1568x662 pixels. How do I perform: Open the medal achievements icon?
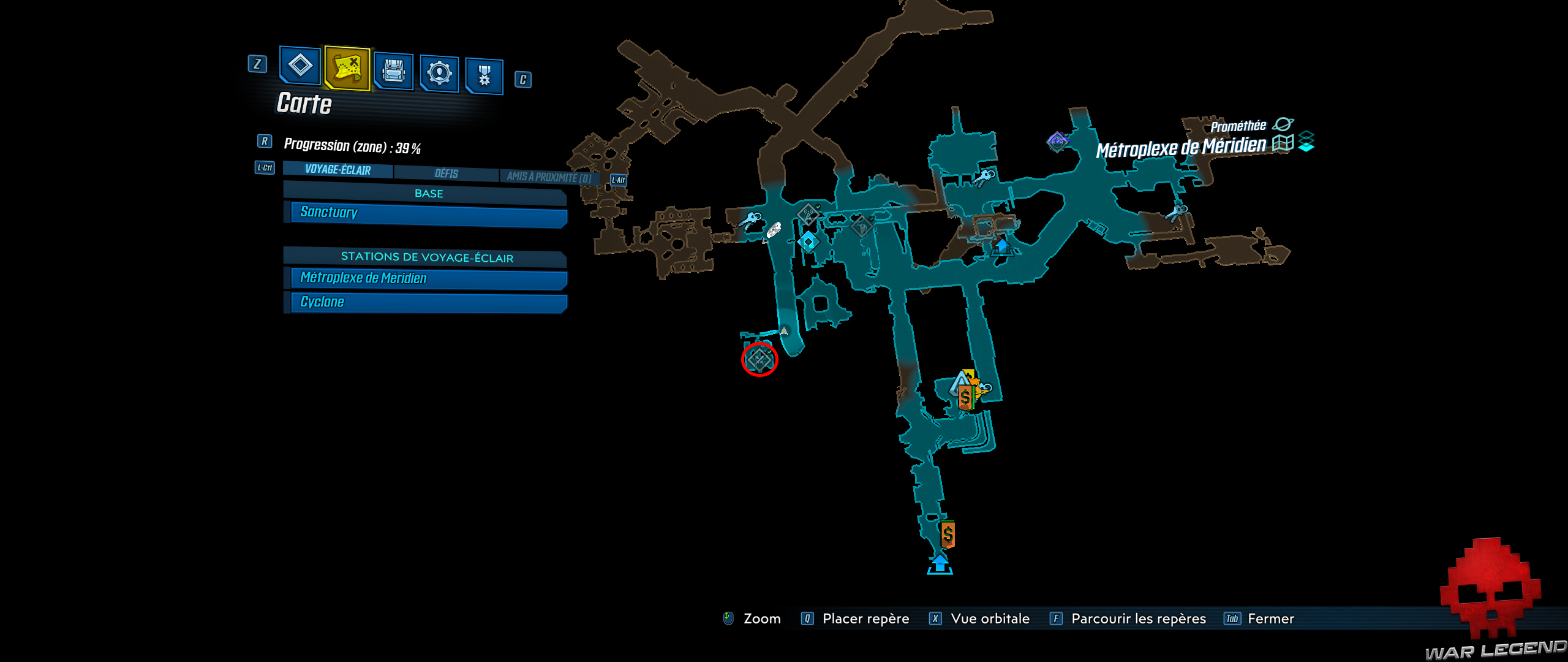(x=486, y=72)
